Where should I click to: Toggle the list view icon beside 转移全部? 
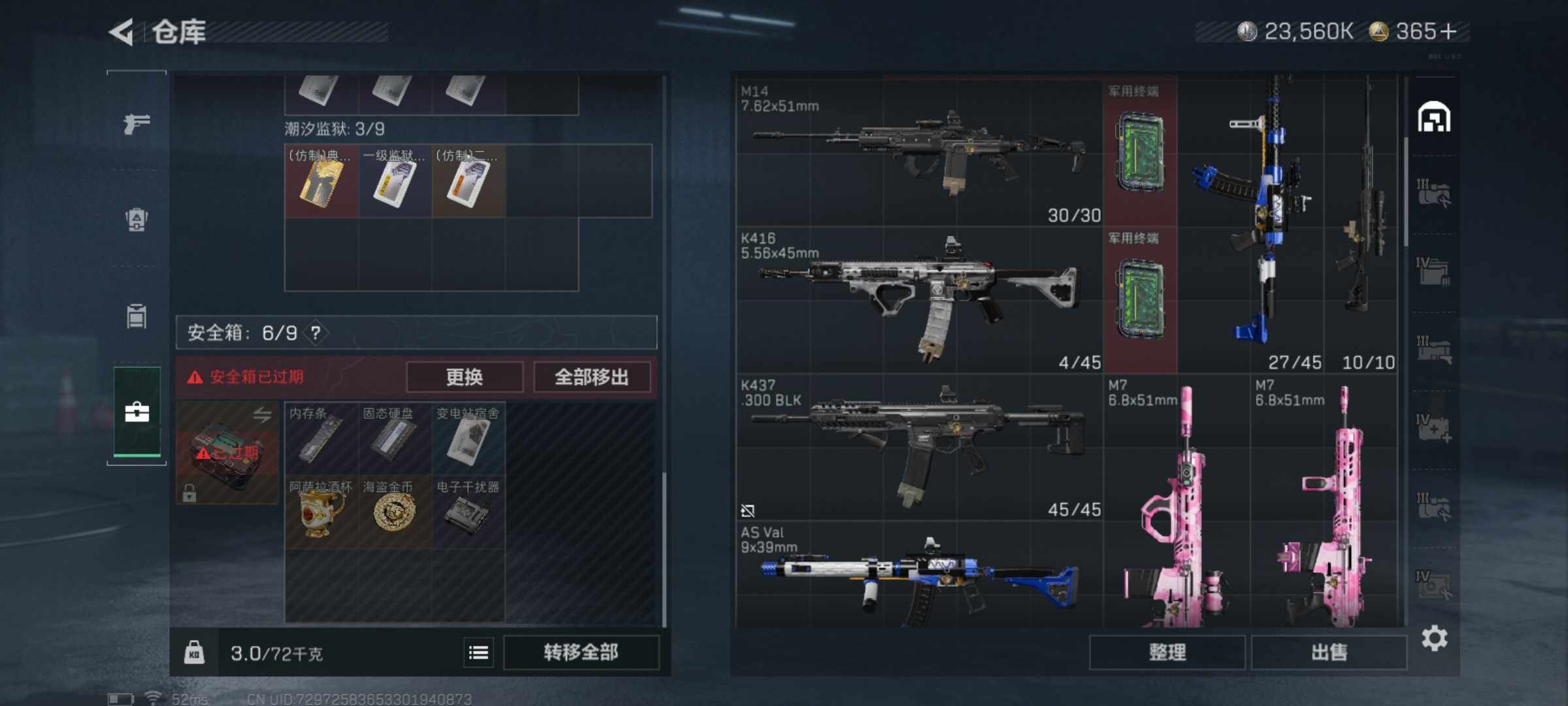coord(478,652)
